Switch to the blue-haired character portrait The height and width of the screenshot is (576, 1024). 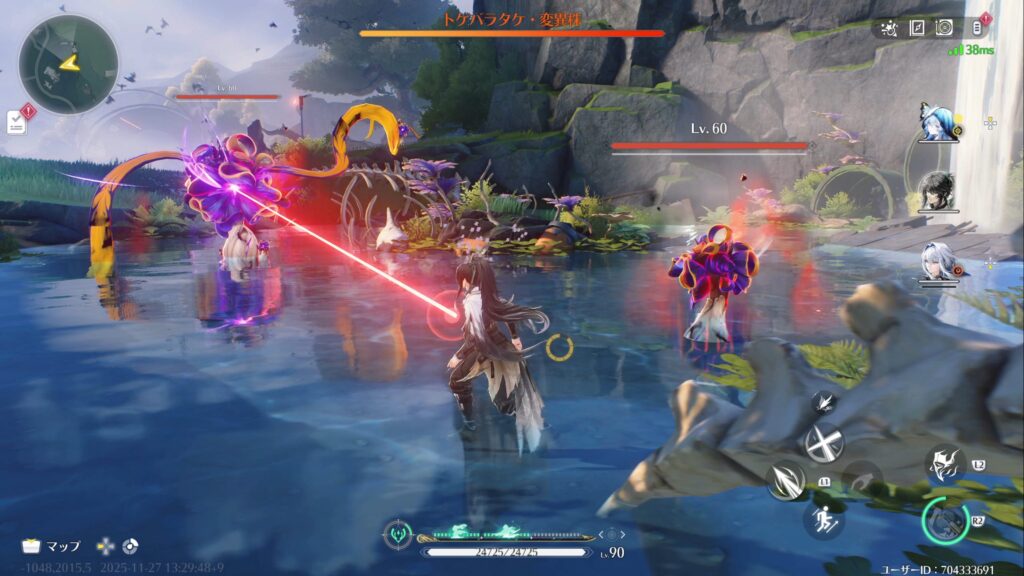[937, 121]
